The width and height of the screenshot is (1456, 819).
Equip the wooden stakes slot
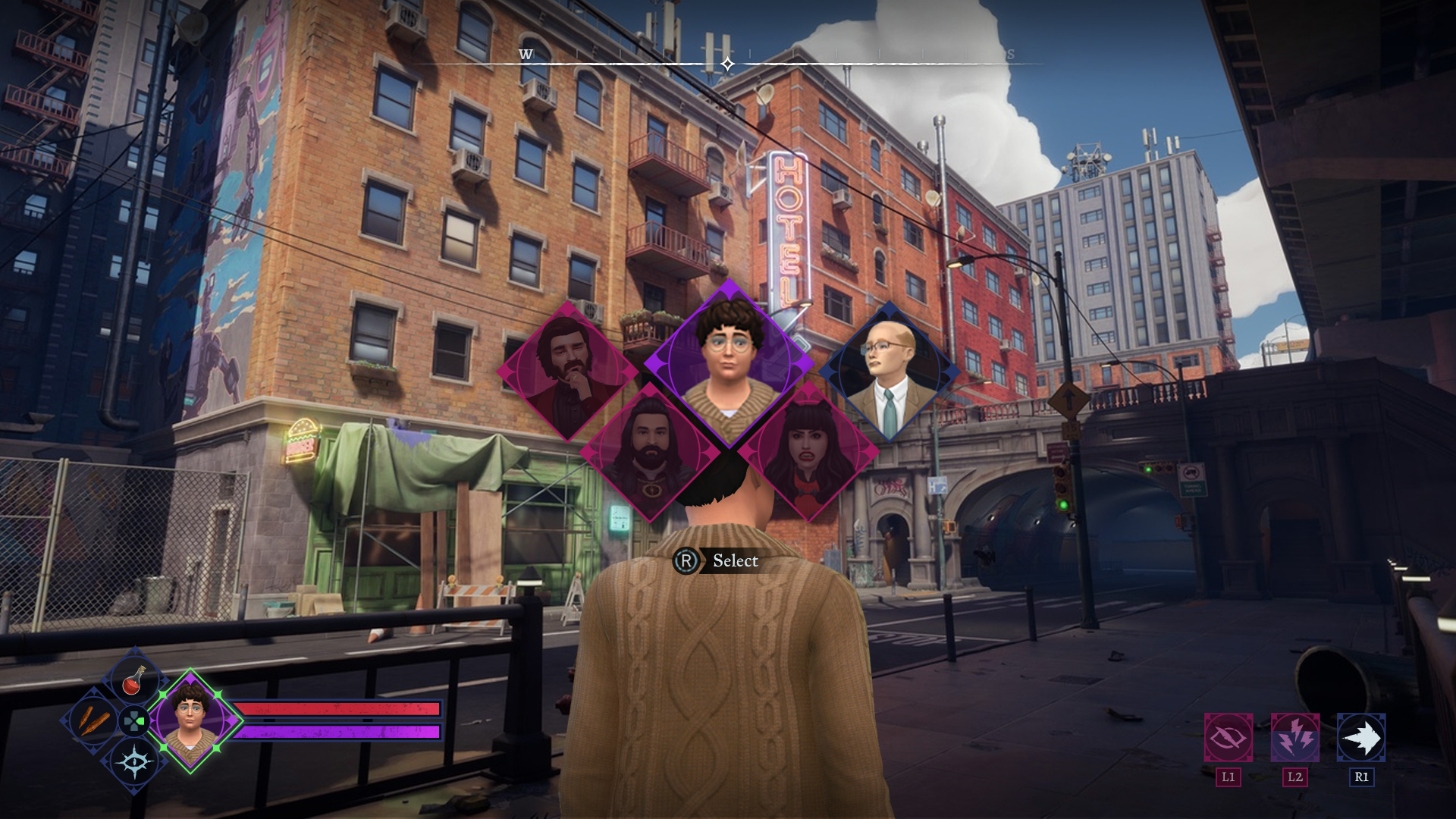tap(93, 720)
